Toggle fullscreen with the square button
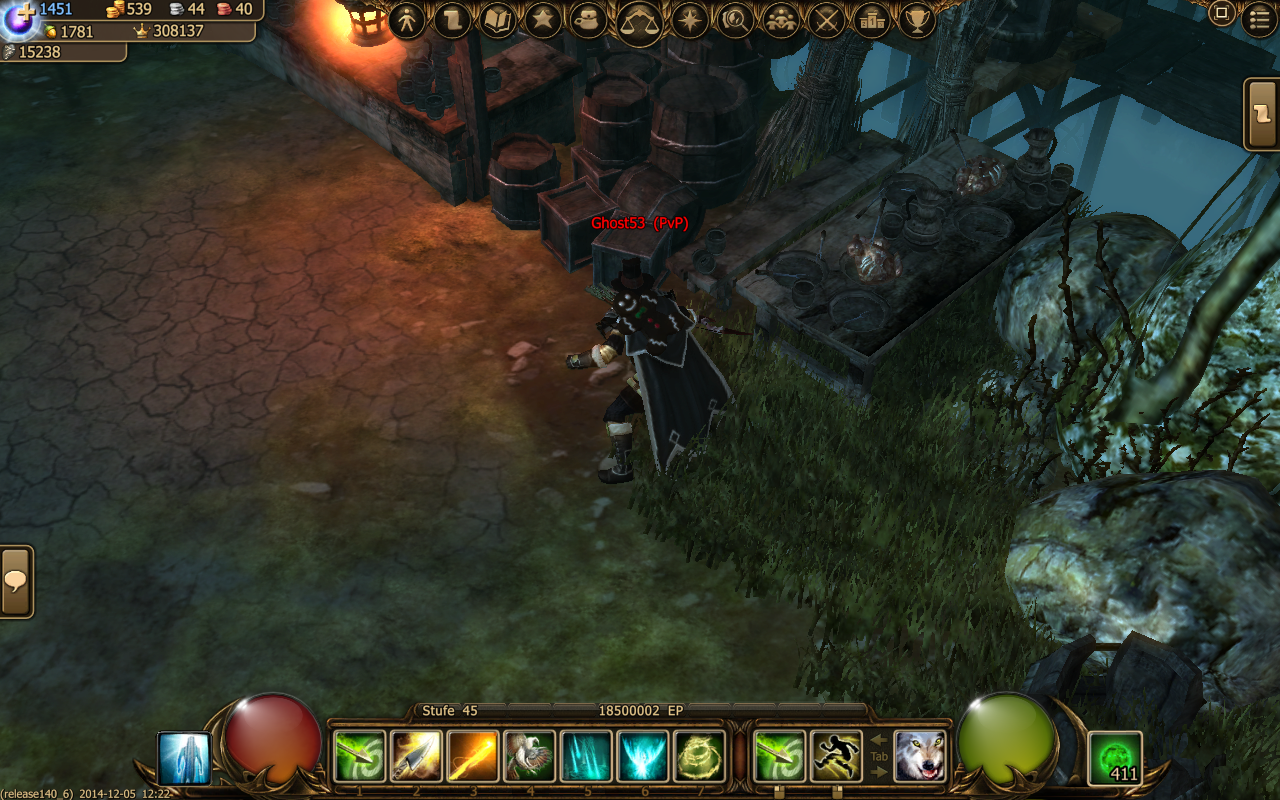 (1221, 14)
